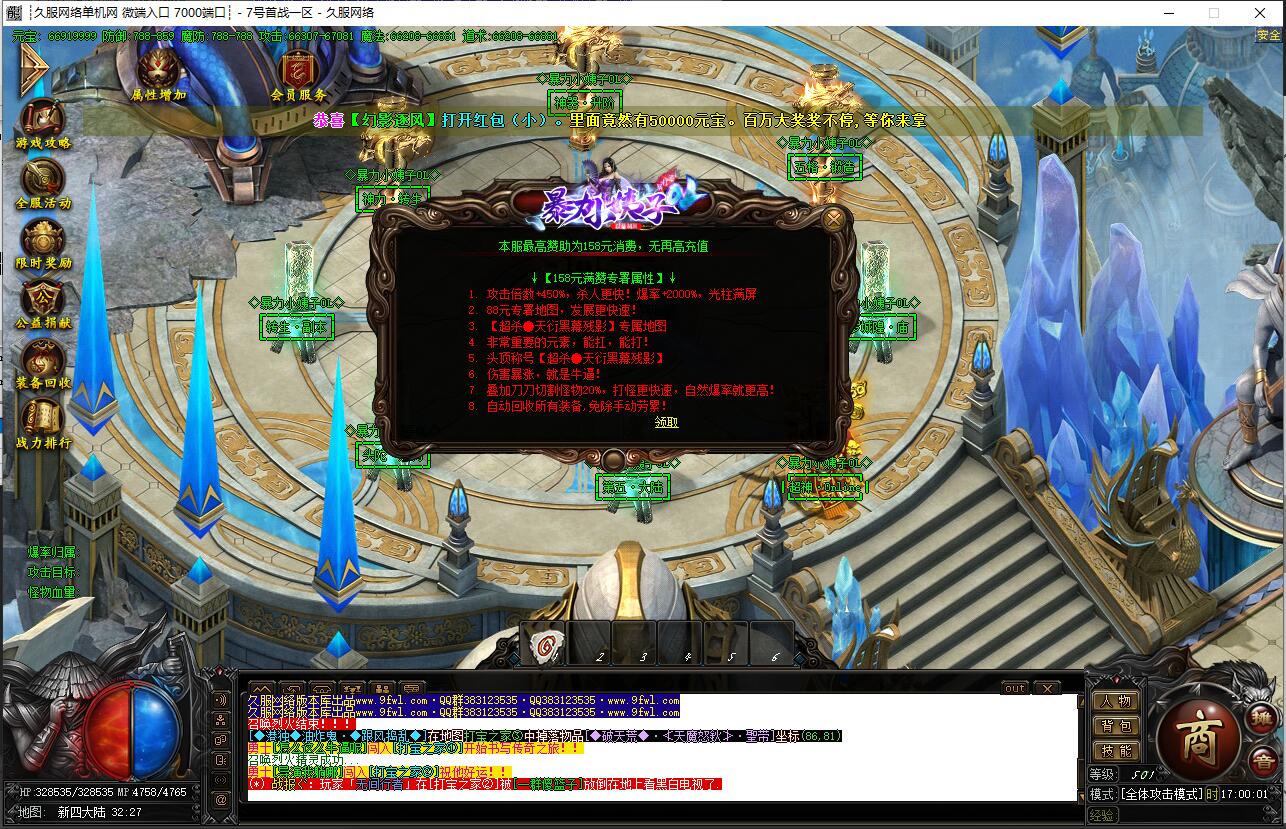This screenshot has width=1286, height=829.
Task: Close the chat panel with its X button
Action: (1046, 688)
